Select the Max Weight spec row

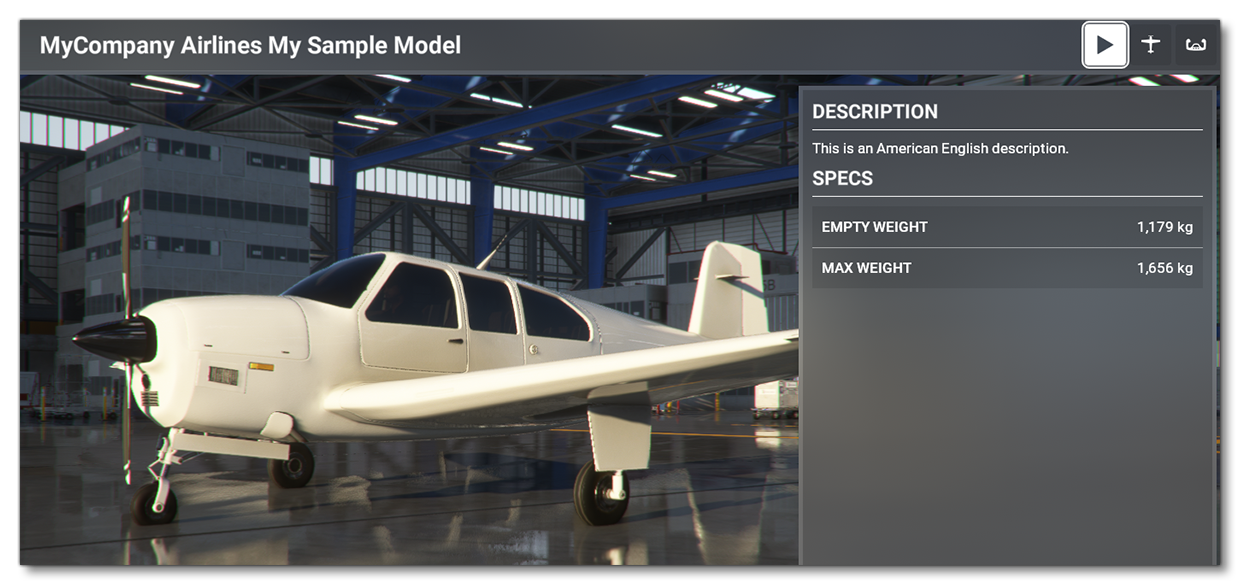point(1006,268)
